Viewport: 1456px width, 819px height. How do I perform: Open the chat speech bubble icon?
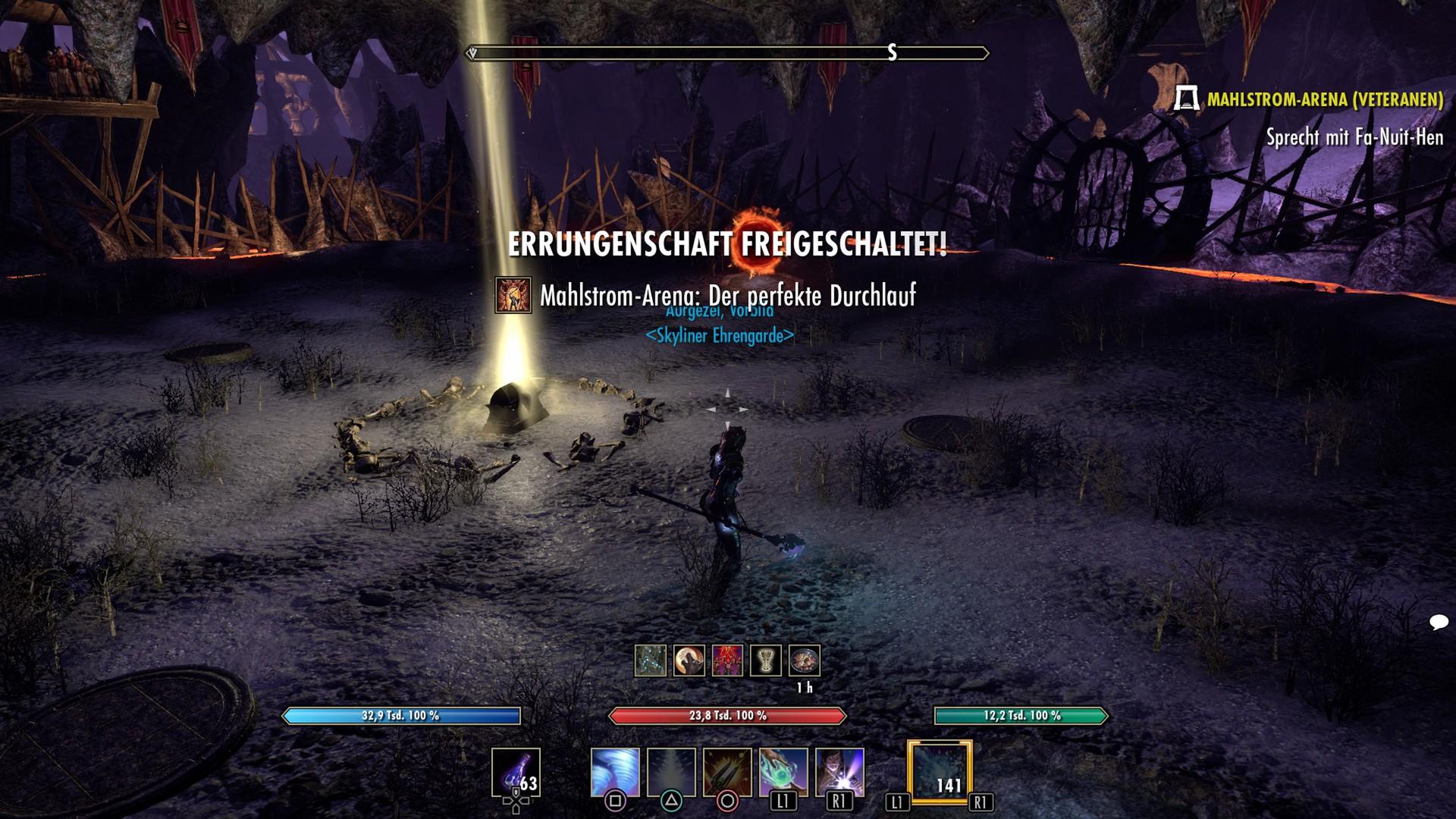[1439, 623]
